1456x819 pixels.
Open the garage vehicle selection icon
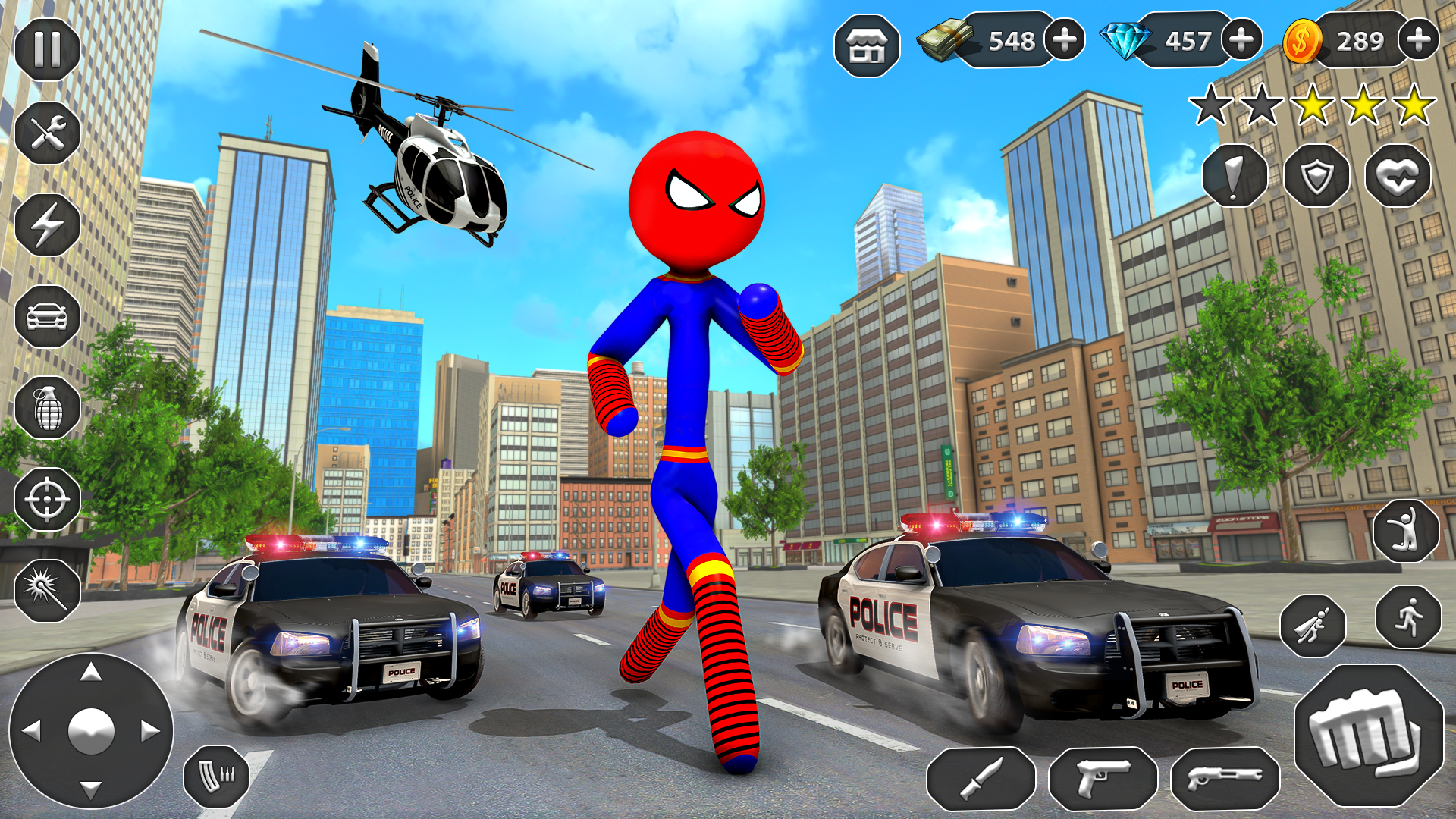pyautogui.click(x=45, y=314)
